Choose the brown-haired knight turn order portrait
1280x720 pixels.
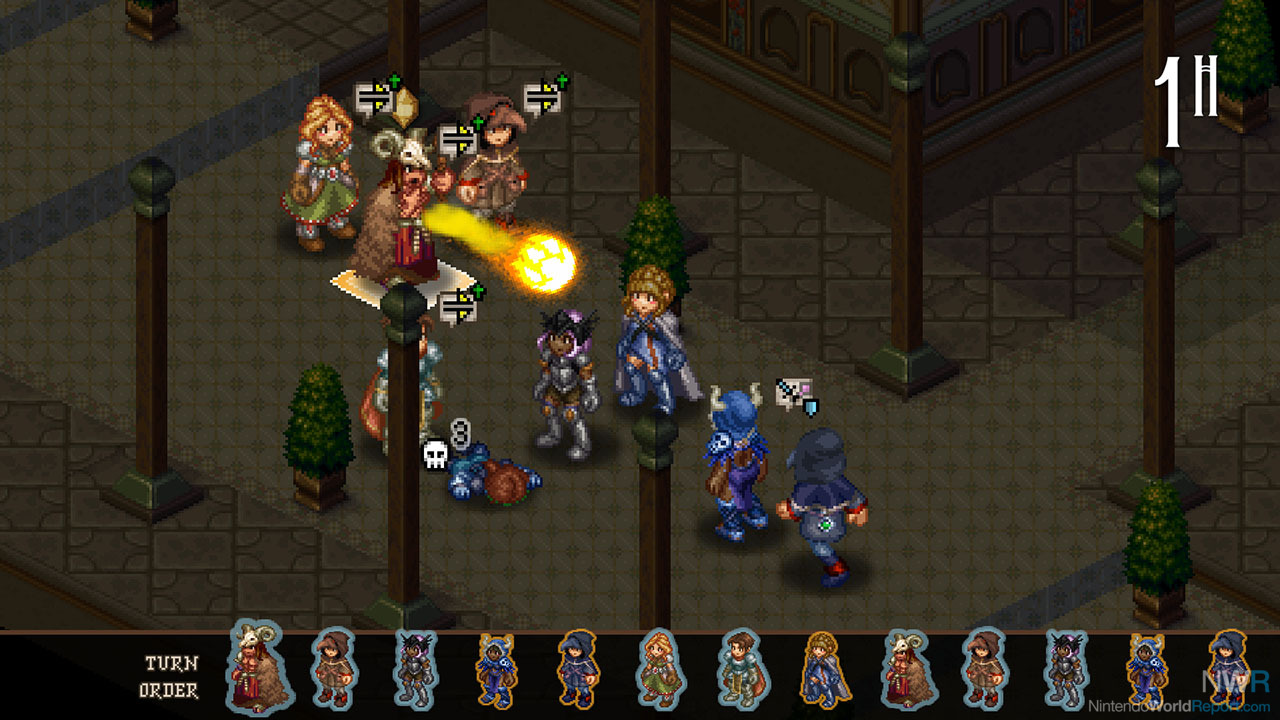pyautogui.click(x=741, y=668)
